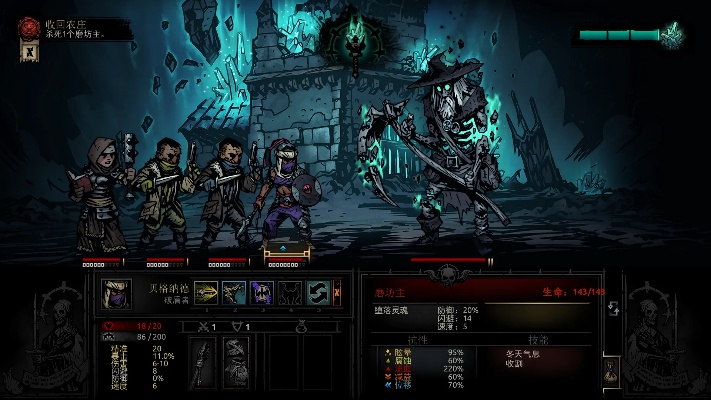Select the fourth dark locked skill slot
Screen dimensions: 711x400
click(x=290, y=292)
